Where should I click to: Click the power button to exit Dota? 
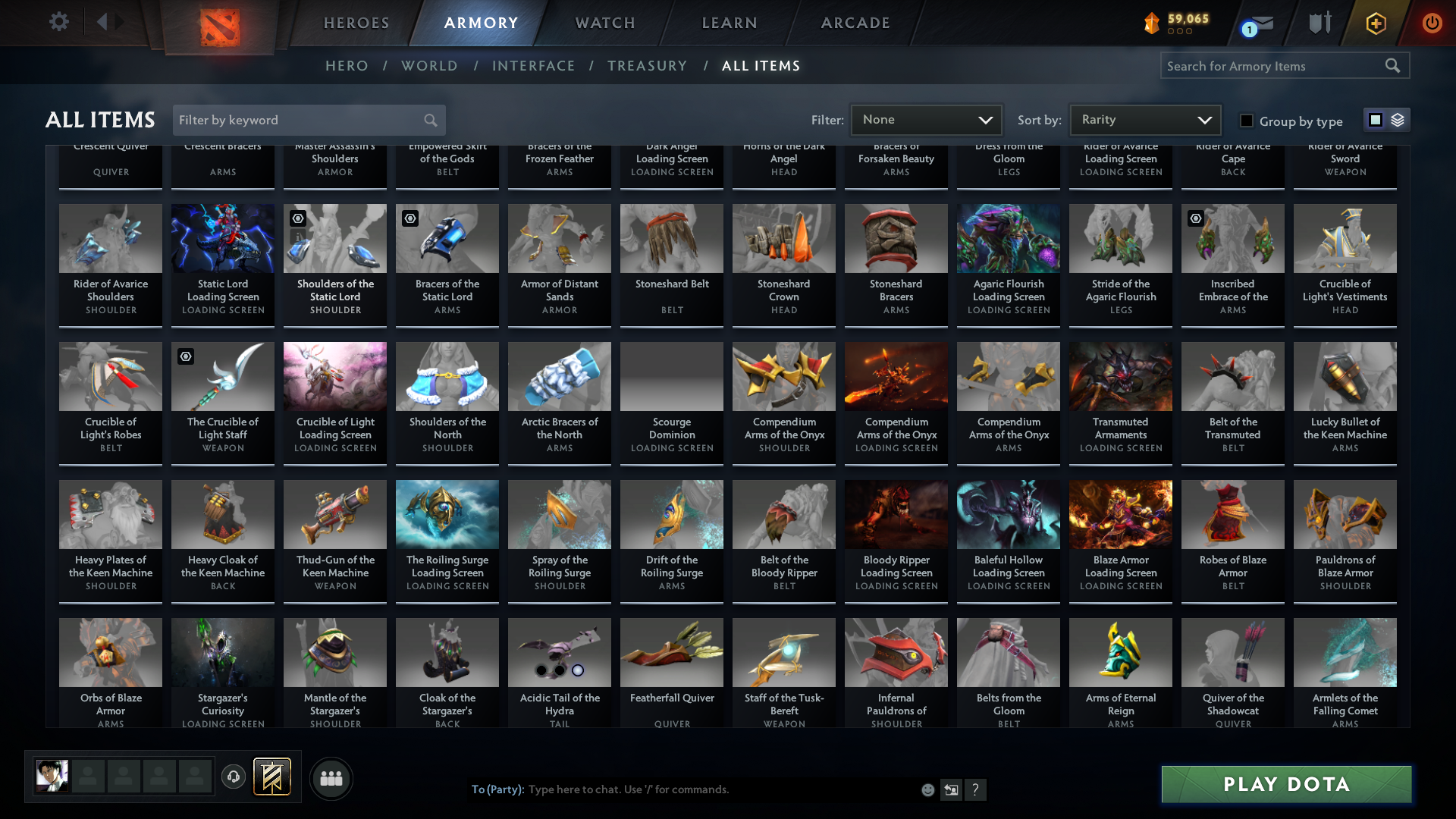click(x=1432, y=24)
